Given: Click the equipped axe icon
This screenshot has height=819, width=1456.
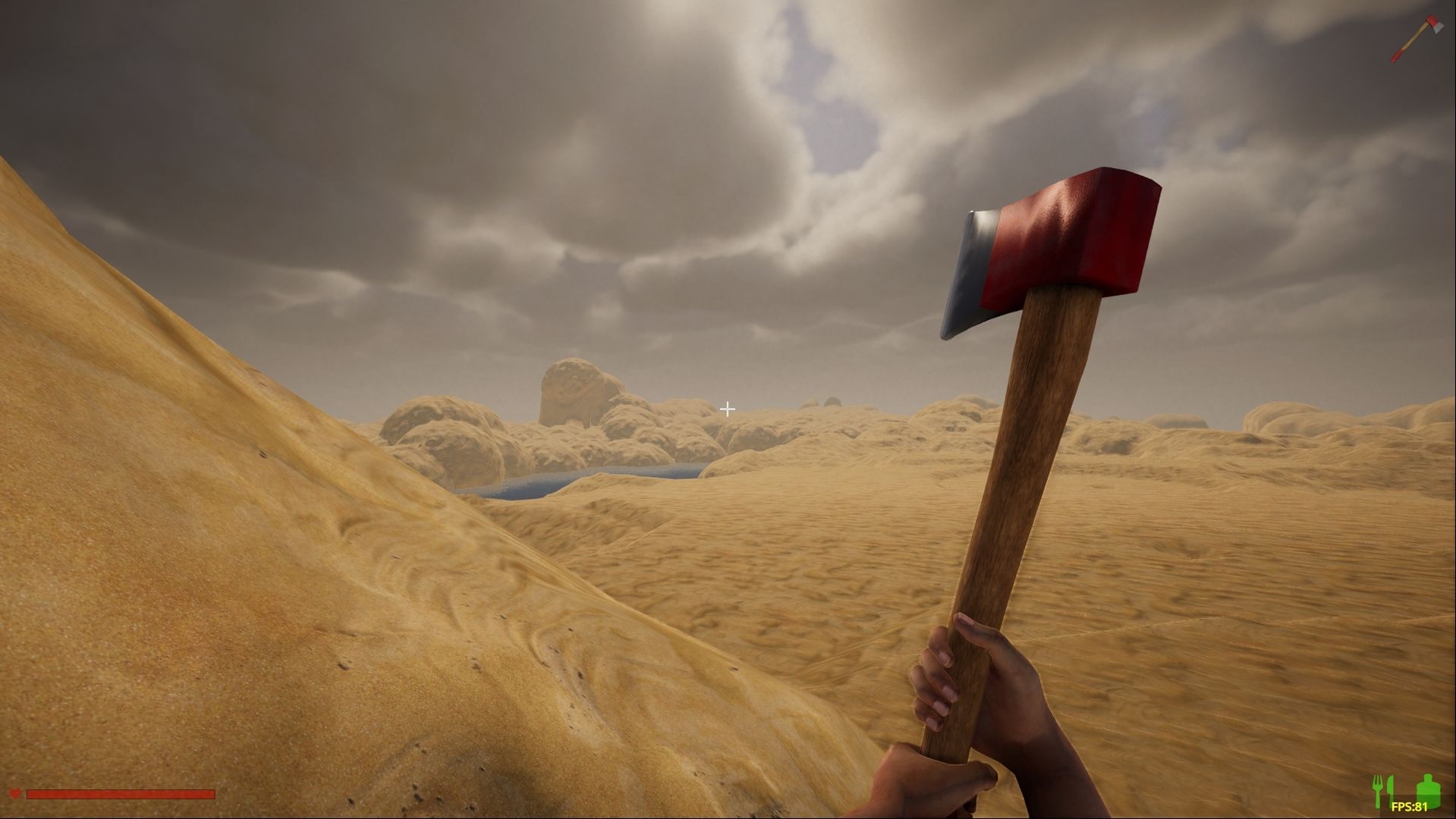Looking at the screenshot, I should click(x=1416, y=37).
